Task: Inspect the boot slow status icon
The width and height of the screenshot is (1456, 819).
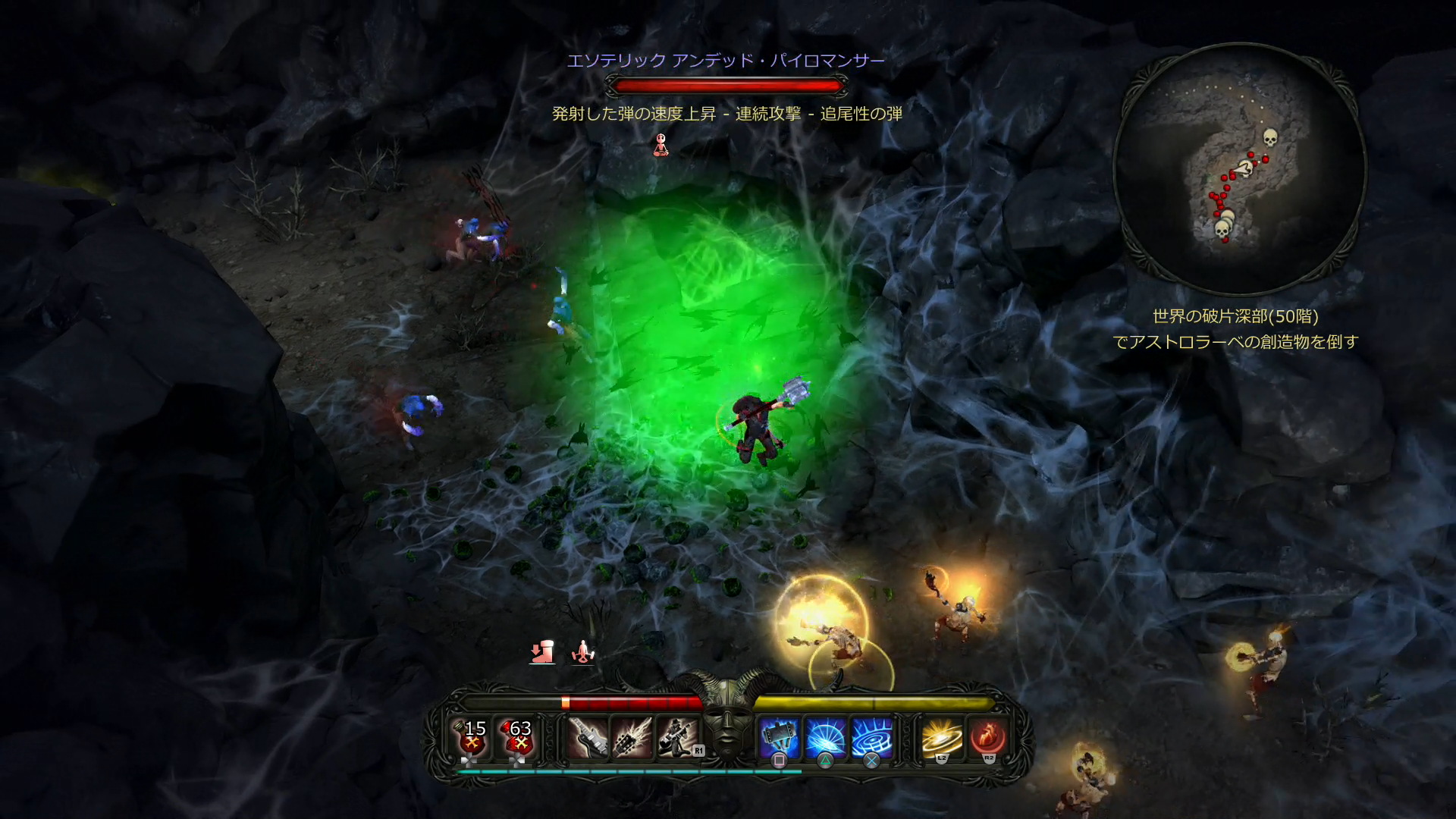Action: [541, 652]
